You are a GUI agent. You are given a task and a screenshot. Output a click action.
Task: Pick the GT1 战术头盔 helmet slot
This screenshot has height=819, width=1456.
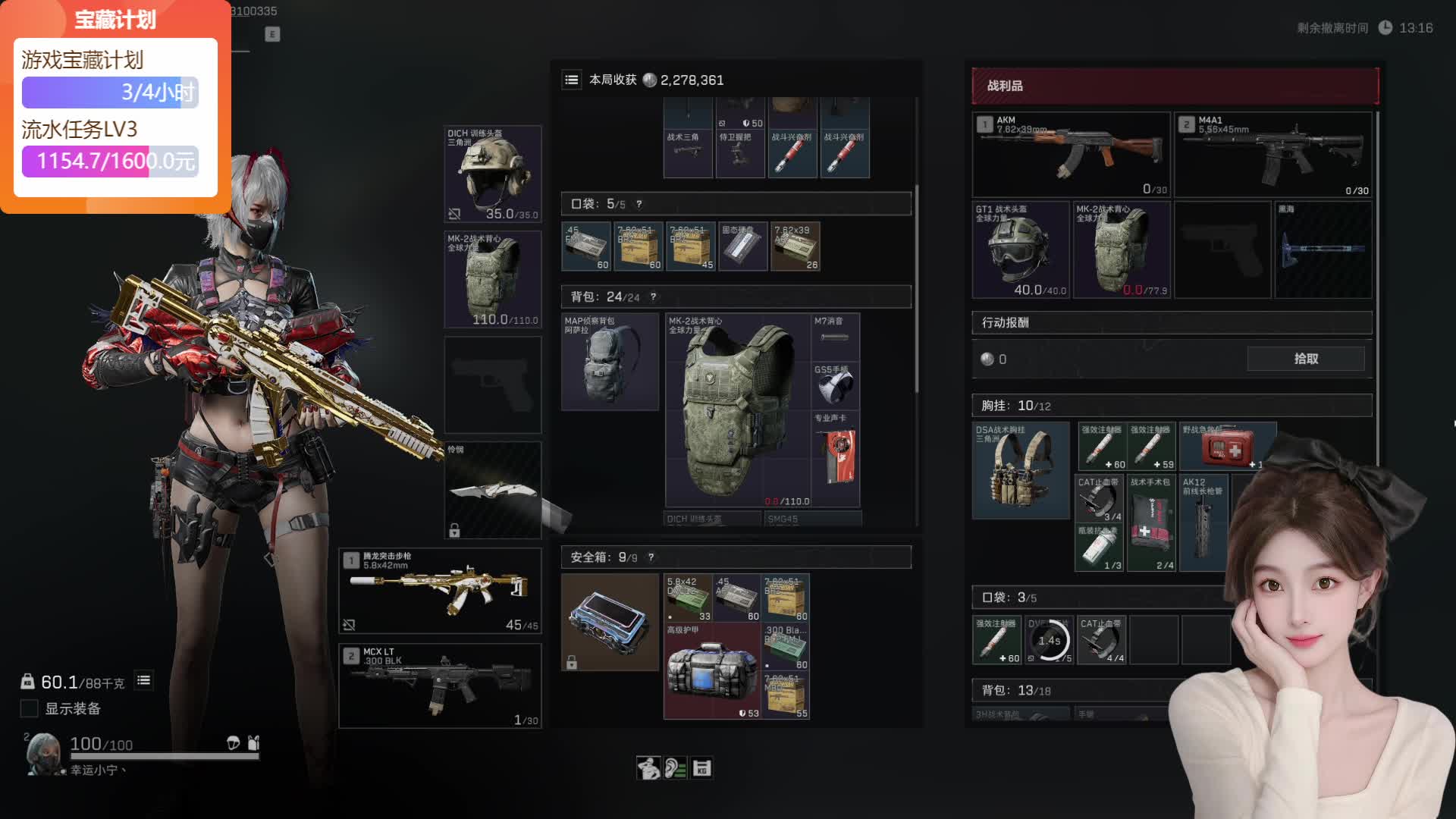point(1021,249)
